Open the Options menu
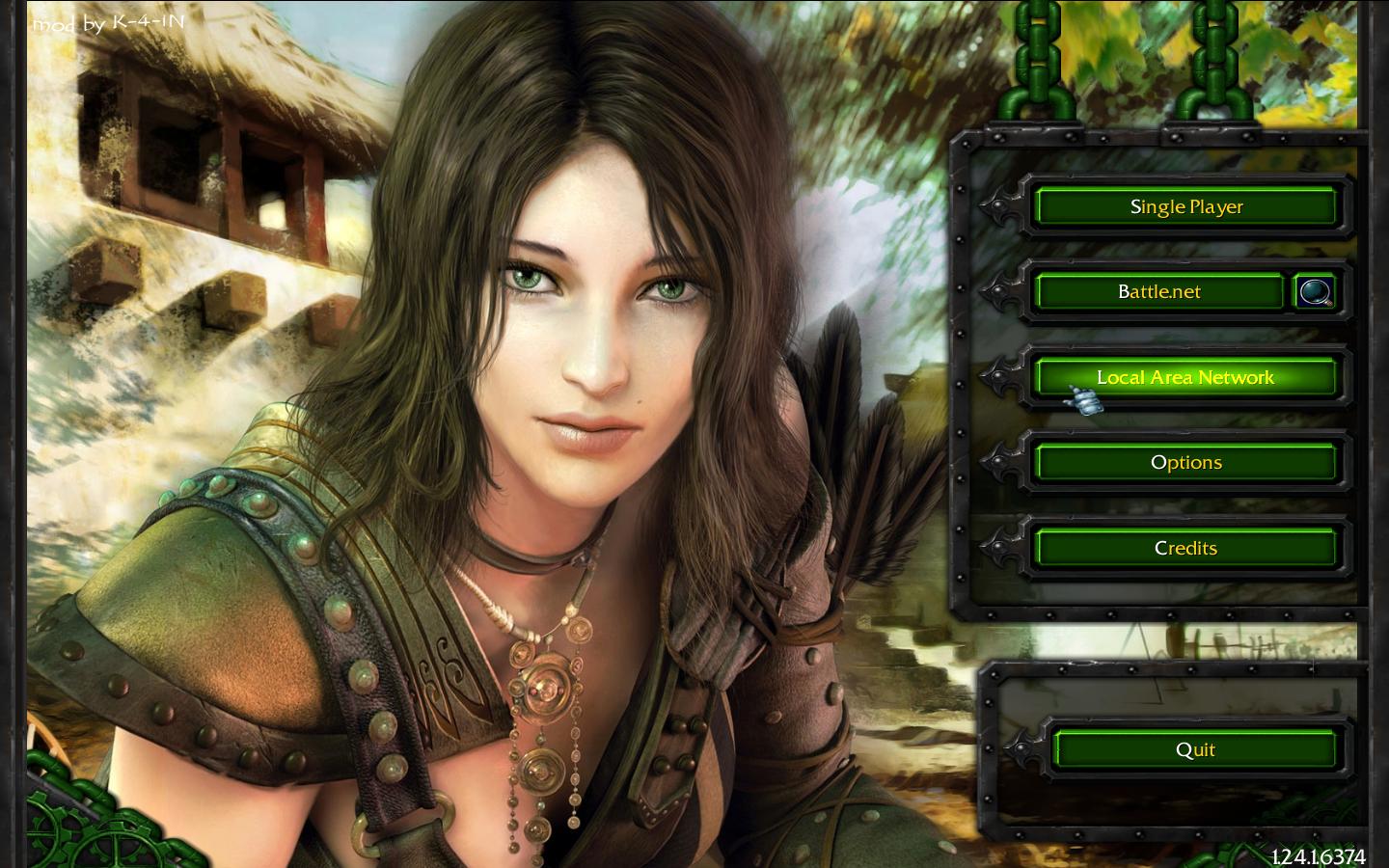The image size is (1389, 868). click(1185, 462)
